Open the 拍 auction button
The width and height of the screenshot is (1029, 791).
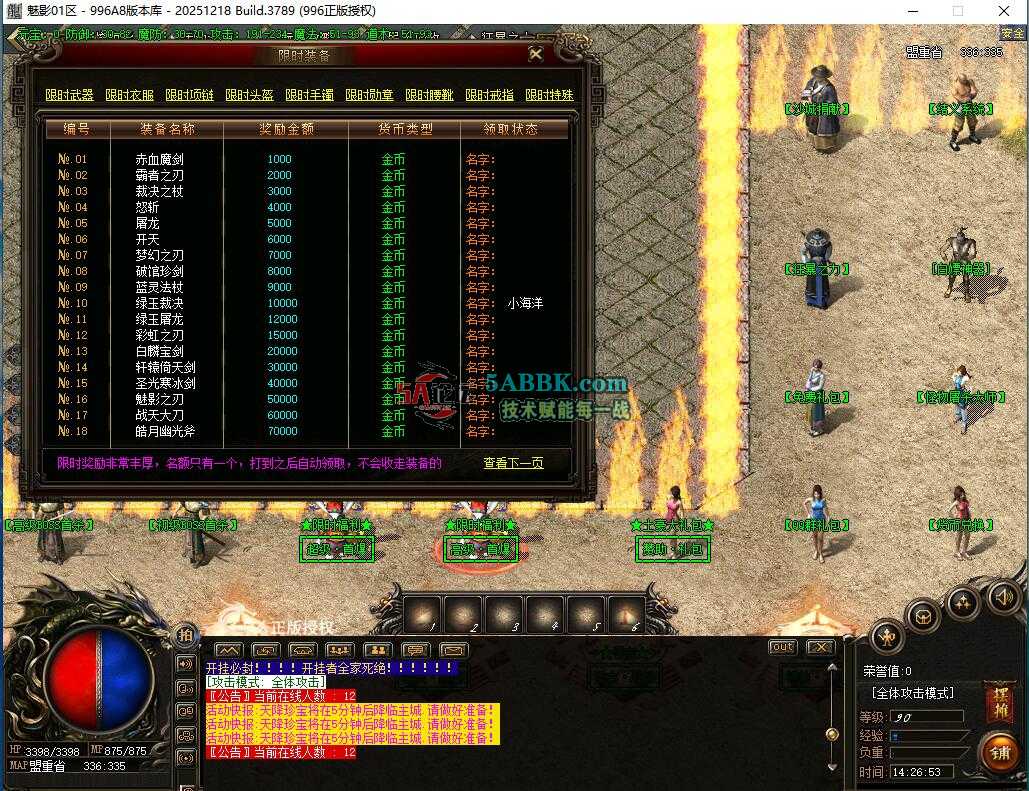186,636
